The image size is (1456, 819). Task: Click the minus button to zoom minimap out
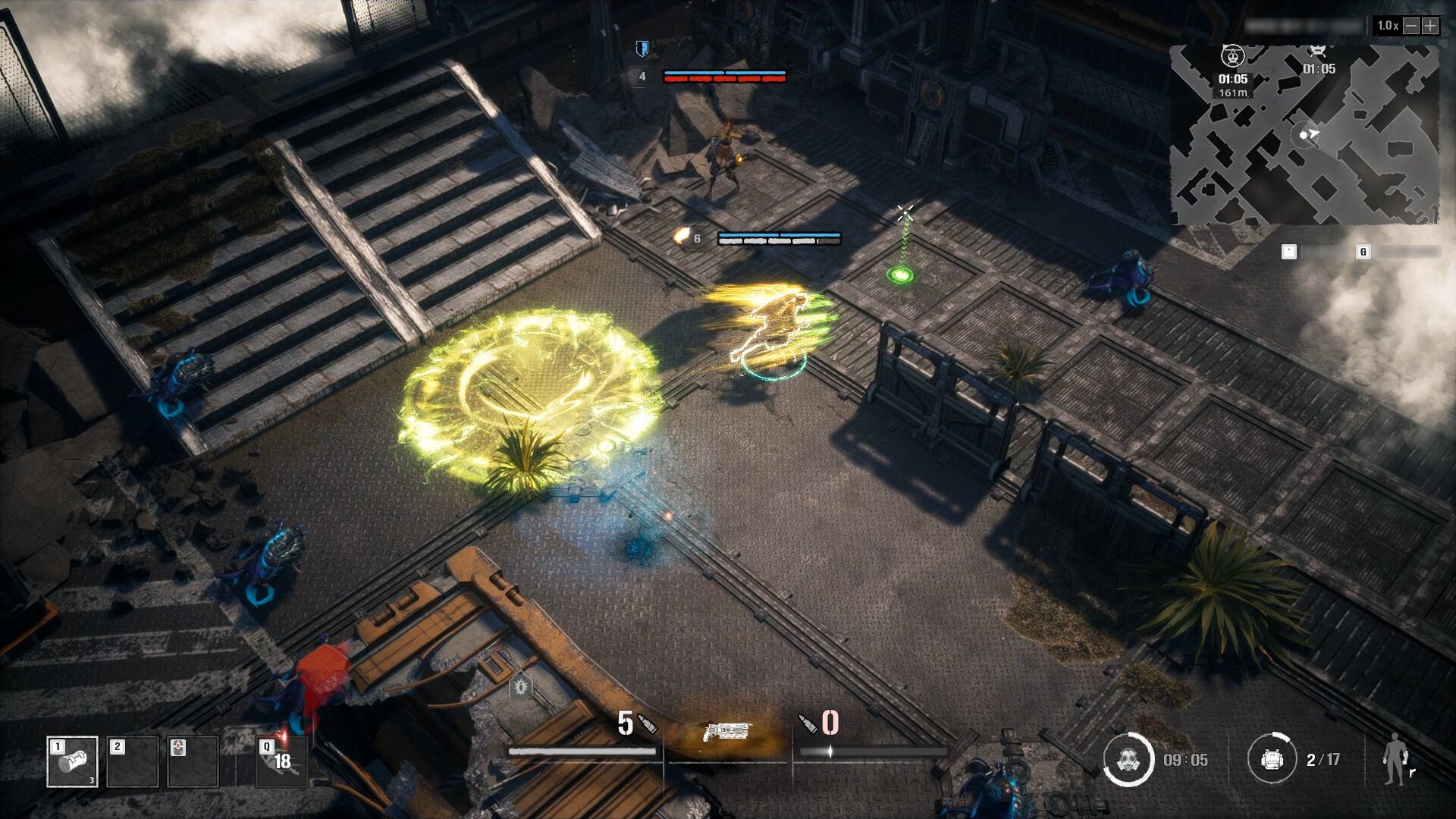[x=1412, y=26]
